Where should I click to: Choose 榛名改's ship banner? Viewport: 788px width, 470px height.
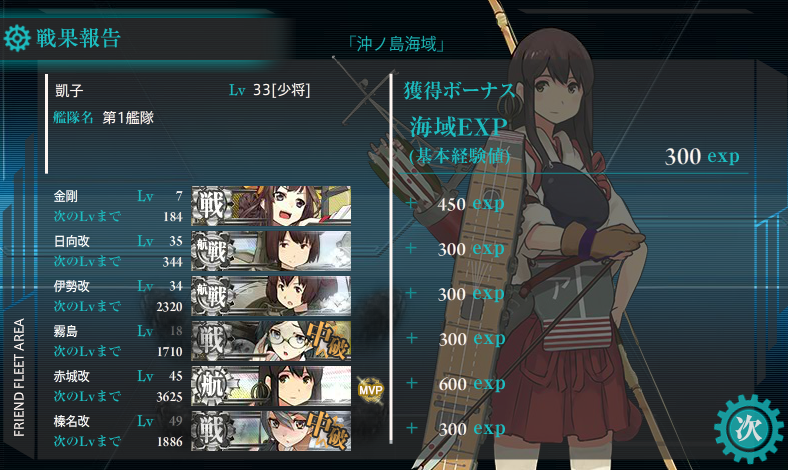point(271,427)
